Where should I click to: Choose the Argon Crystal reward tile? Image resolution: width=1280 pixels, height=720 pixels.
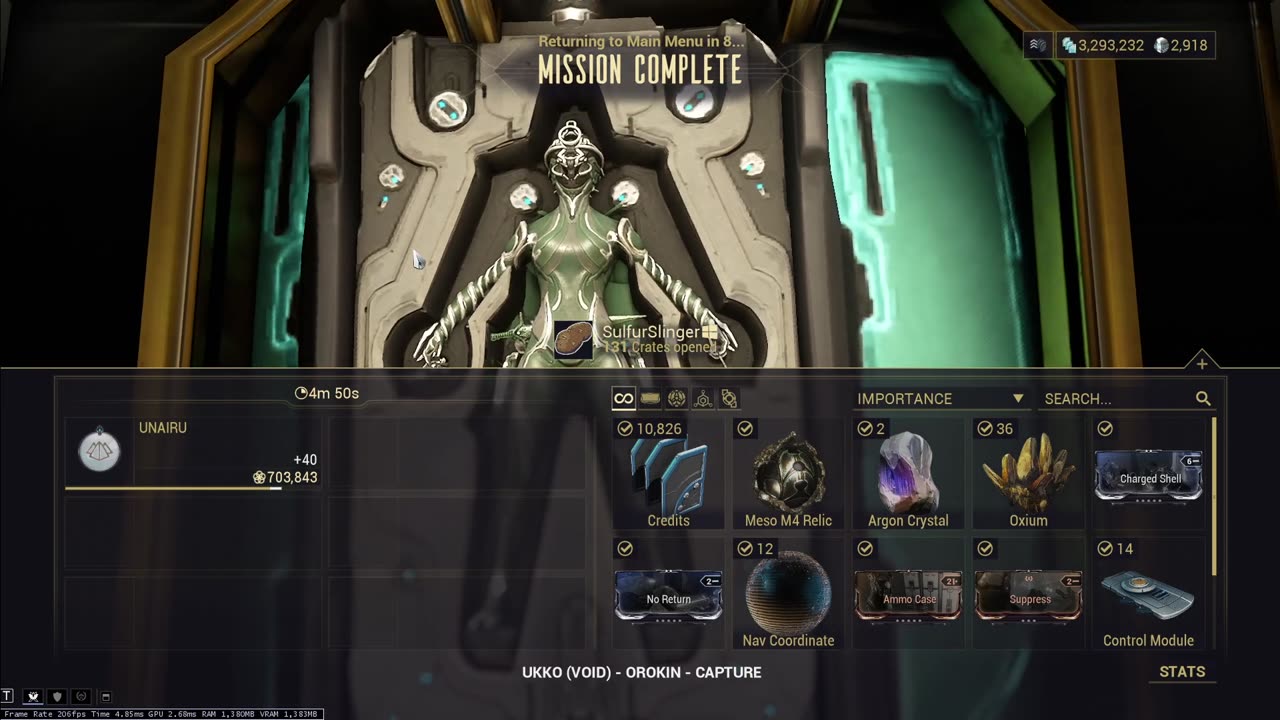click(908, 474)
